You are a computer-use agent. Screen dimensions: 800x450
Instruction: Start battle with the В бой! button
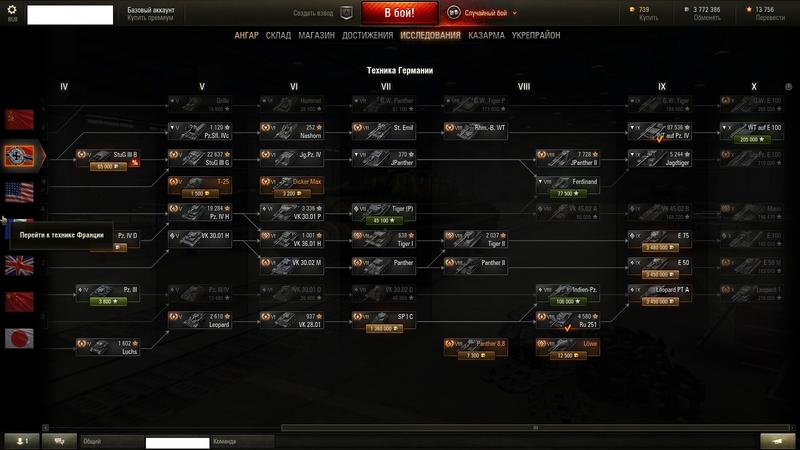(x=401, y=13)
